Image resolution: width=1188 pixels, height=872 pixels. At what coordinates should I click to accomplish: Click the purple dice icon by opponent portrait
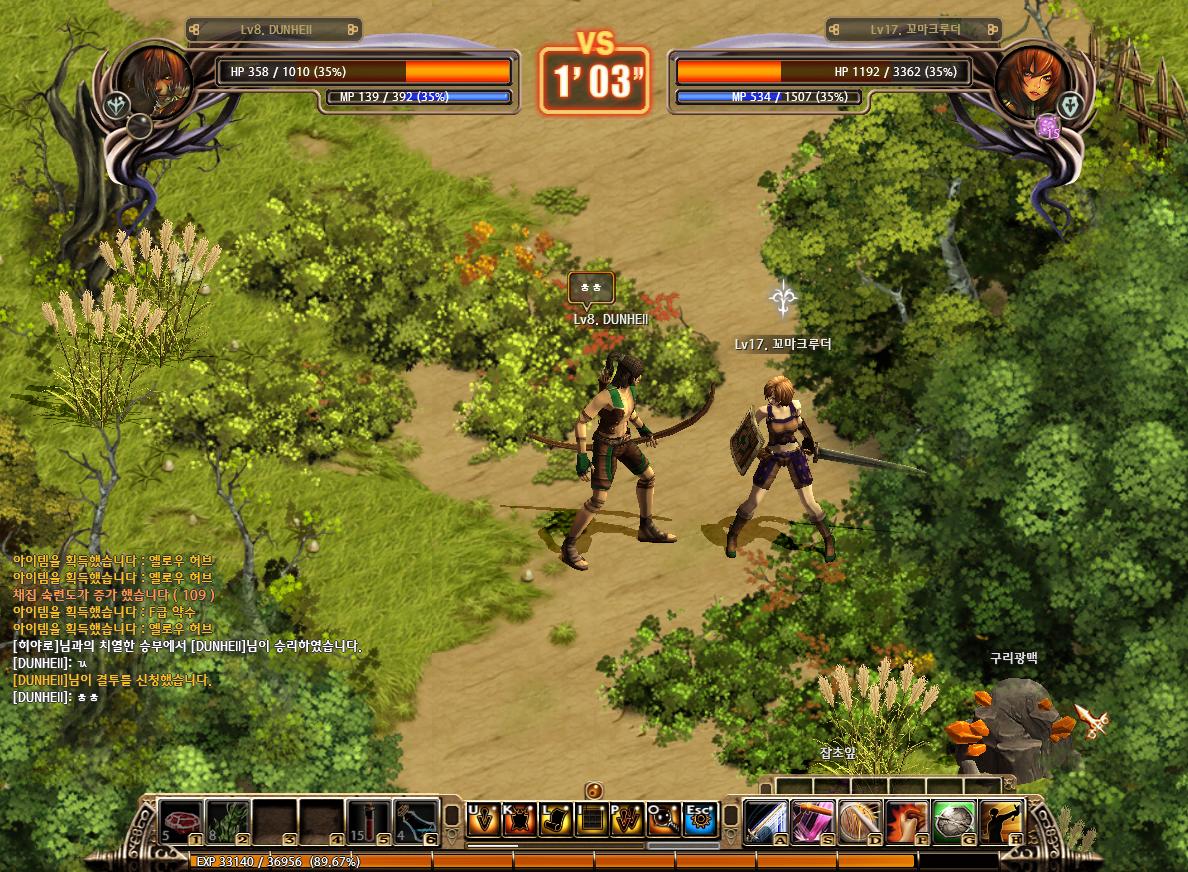point(1047,126)
